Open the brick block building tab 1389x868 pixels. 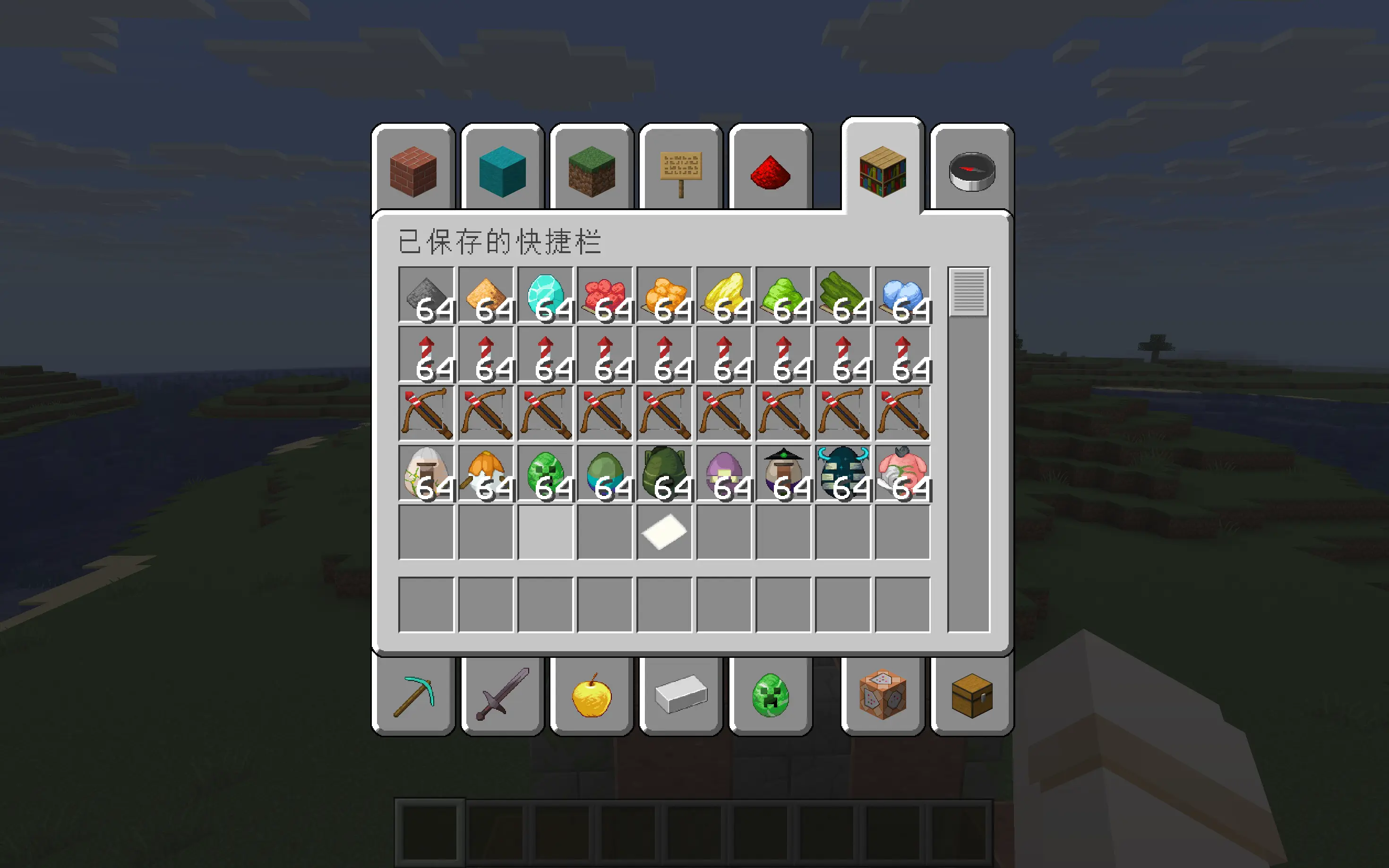[413, 171]
